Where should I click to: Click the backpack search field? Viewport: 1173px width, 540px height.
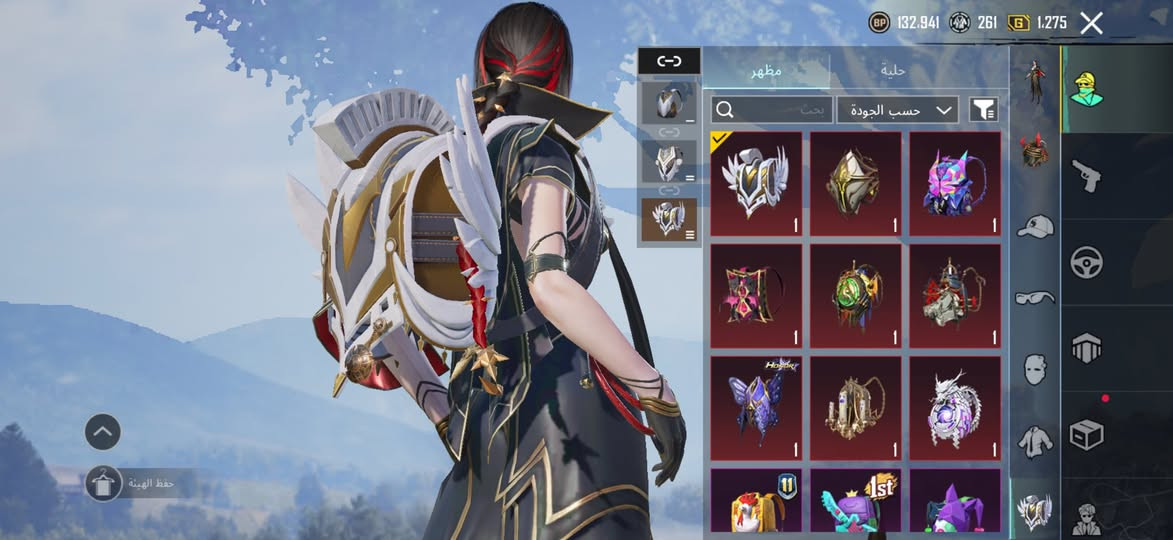click(772, 109)
